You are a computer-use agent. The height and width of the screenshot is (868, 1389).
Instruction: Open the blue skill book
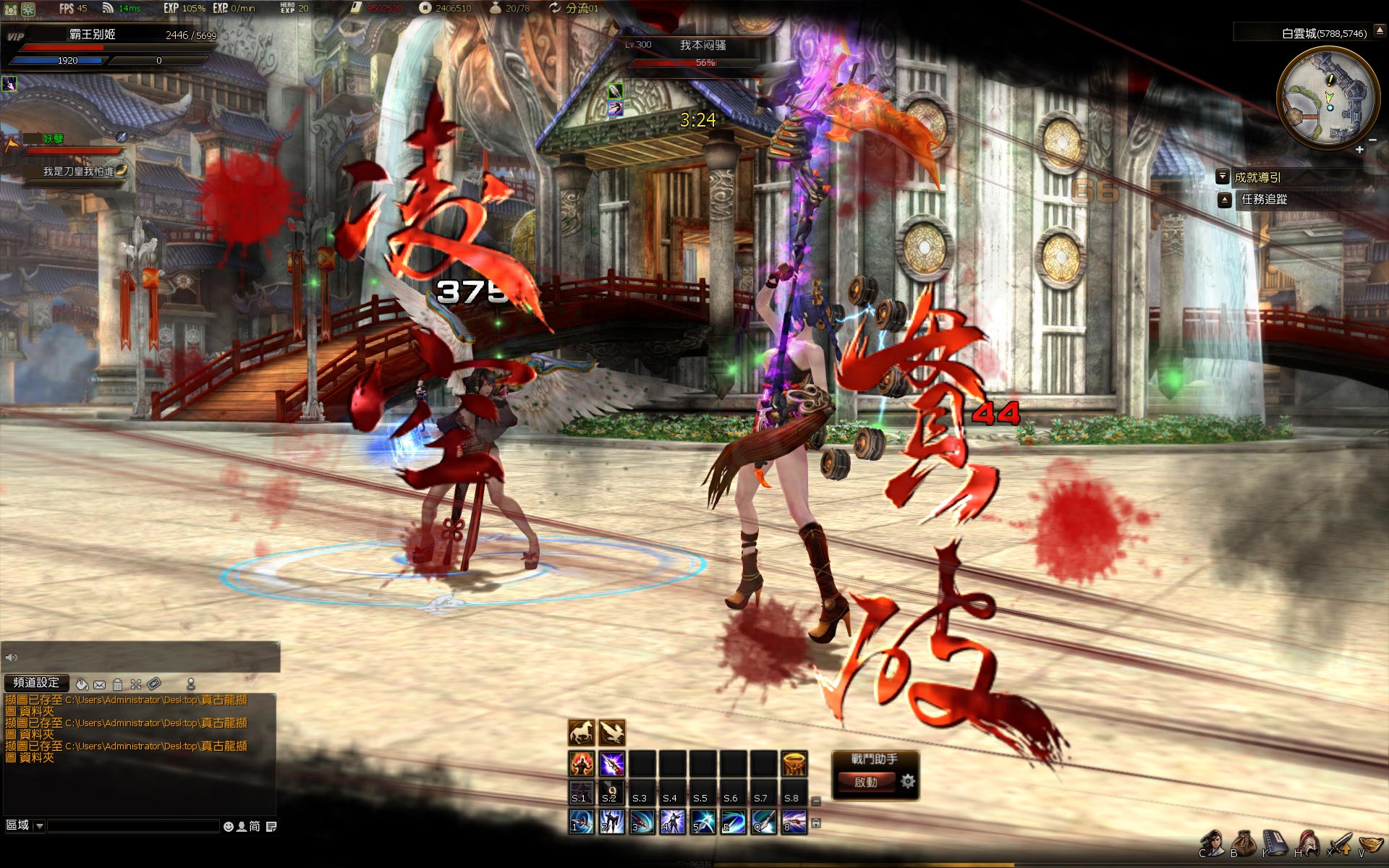[1275, 844]
